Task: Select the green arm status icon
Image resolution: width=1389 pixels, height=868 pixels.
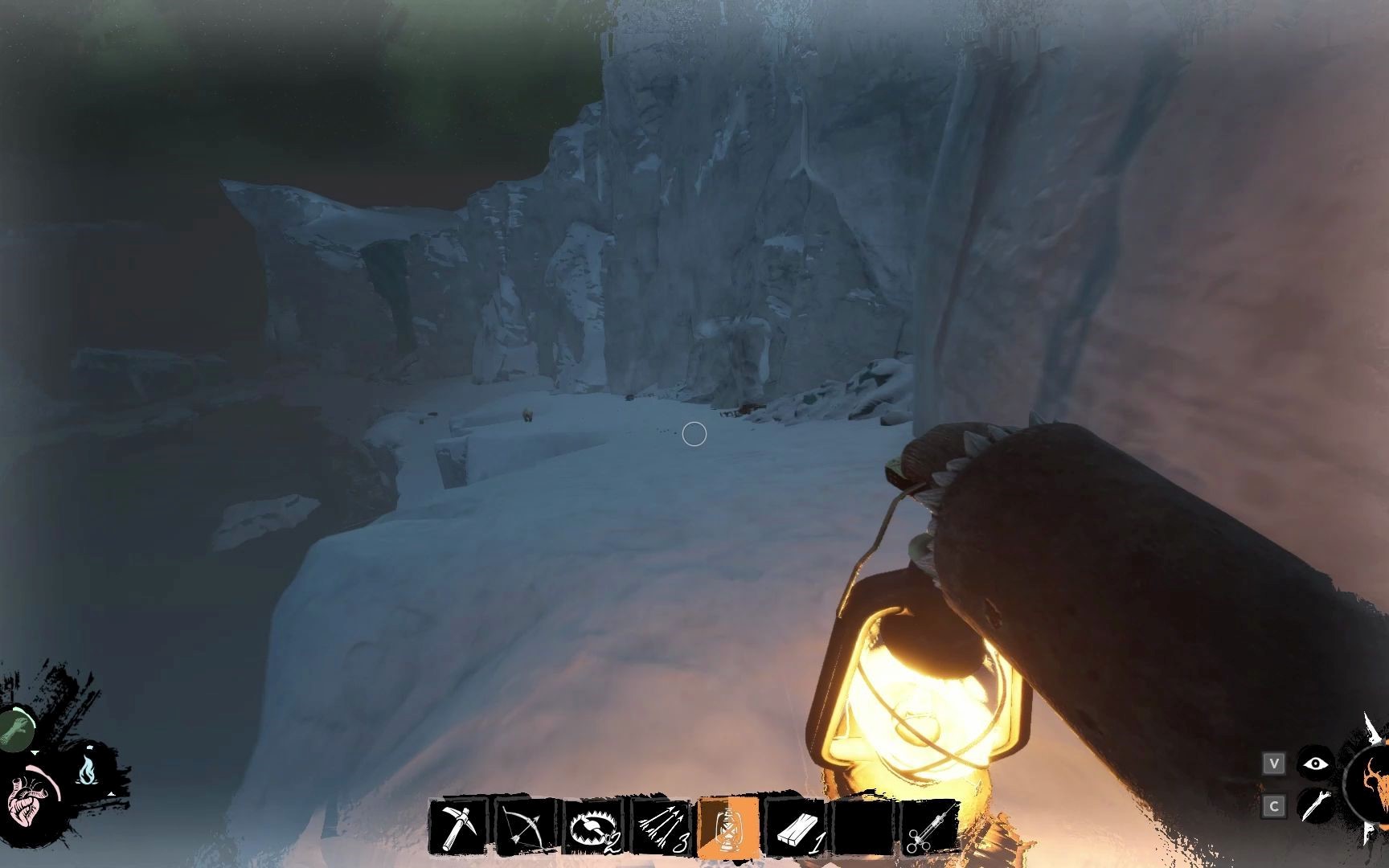Action: 16,729
